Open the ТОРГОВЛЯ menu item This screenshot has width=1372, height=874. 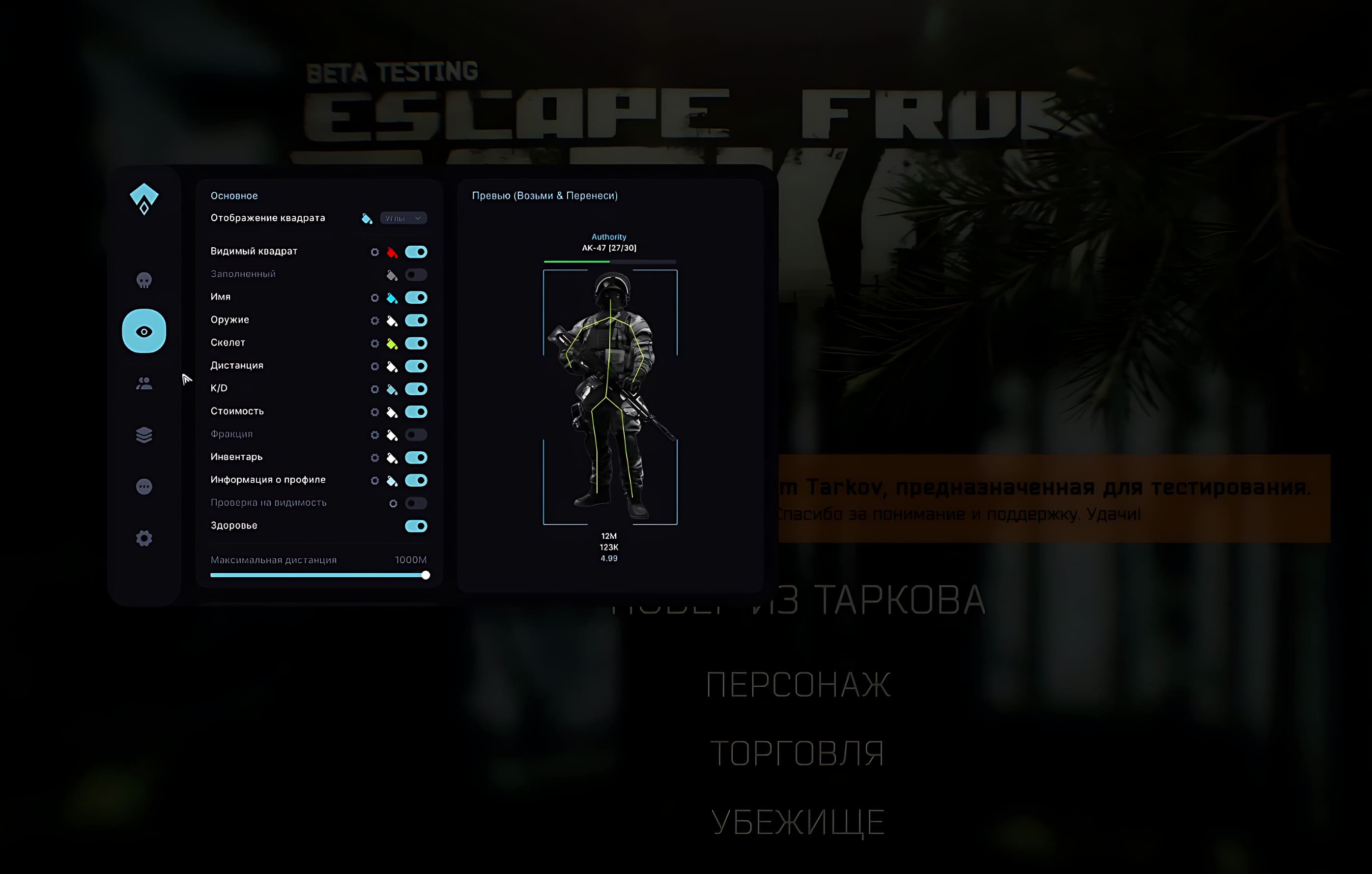click(797, 752)
